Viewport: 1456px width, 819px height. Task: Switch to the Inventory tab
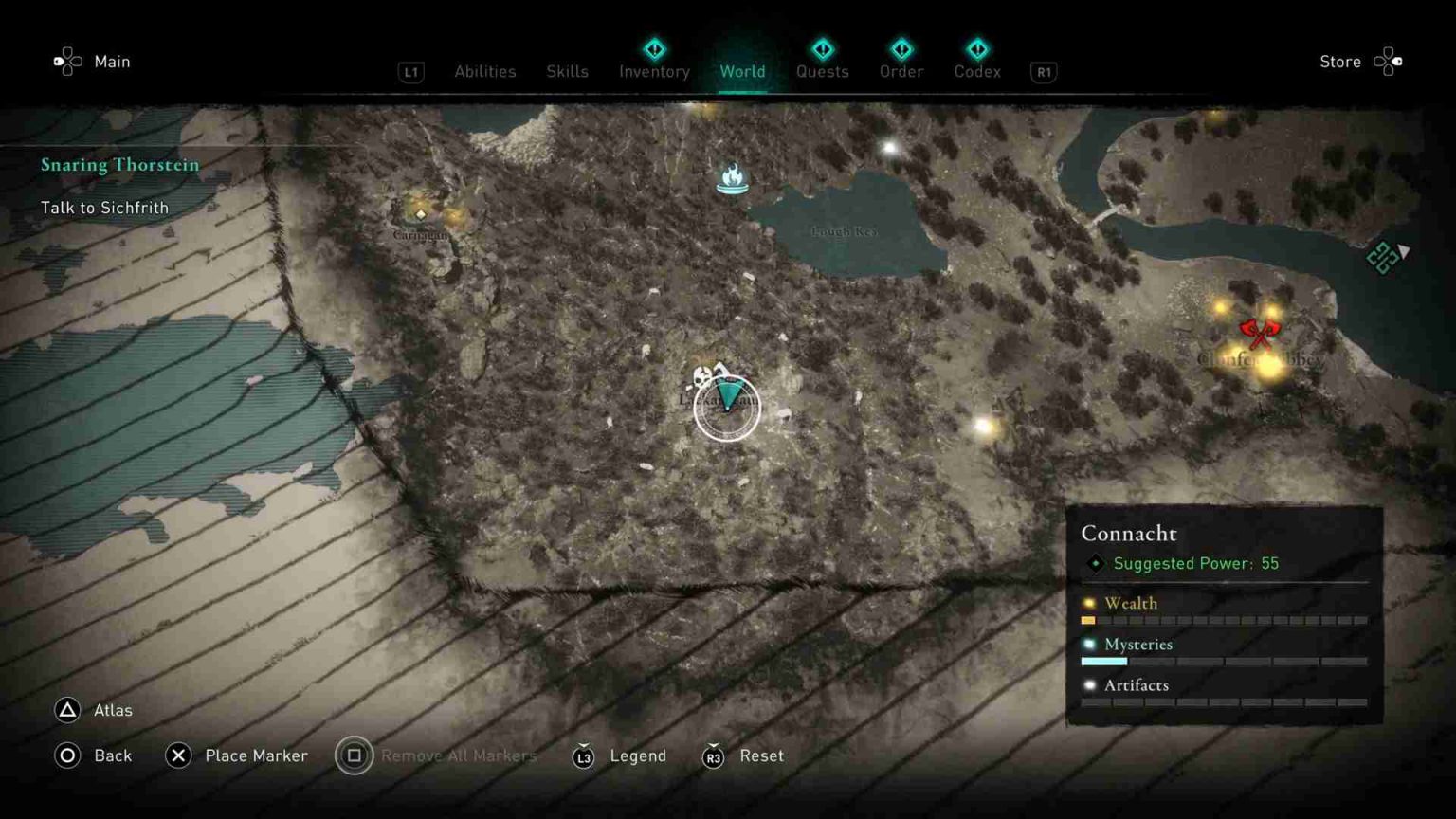click(653, 71)
